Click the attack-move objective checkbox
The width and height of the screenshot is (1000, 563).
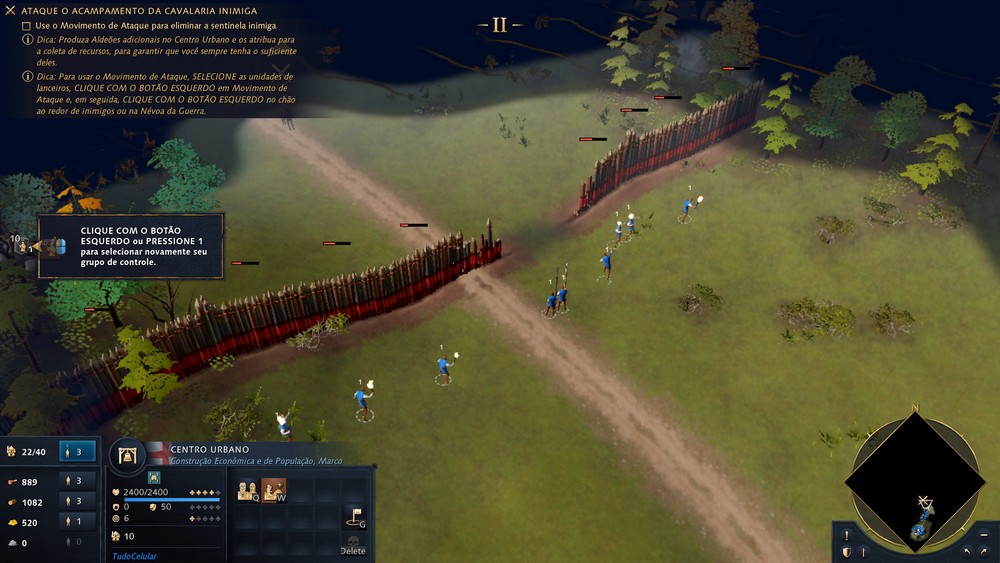(x=26, y=25)
